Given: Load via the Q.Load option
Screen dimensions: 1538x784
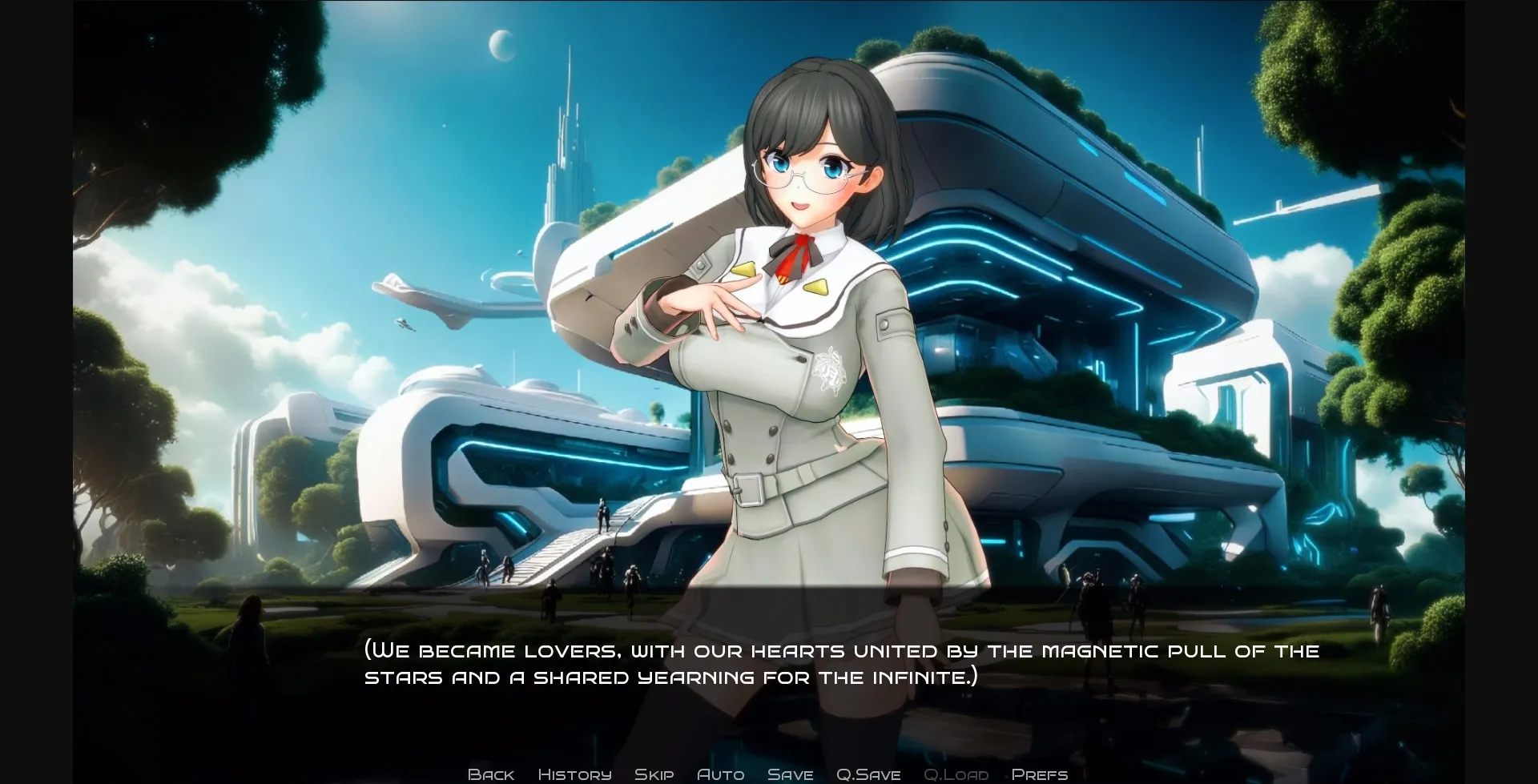Looking at the screenshot, I should tap(956, 774).
